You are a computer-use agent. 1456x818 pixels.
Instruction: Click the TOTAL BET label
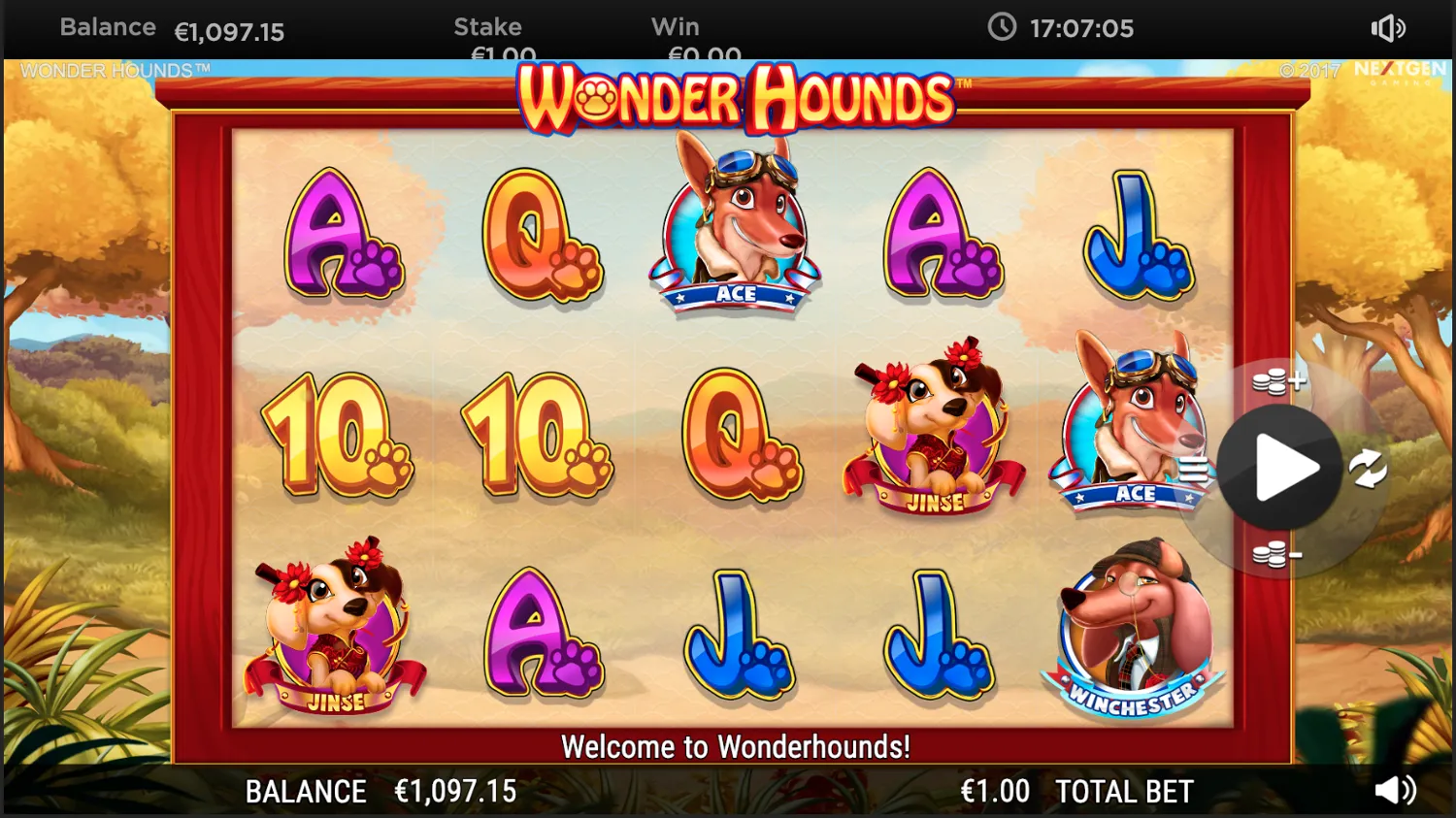tap(1123, 791)
